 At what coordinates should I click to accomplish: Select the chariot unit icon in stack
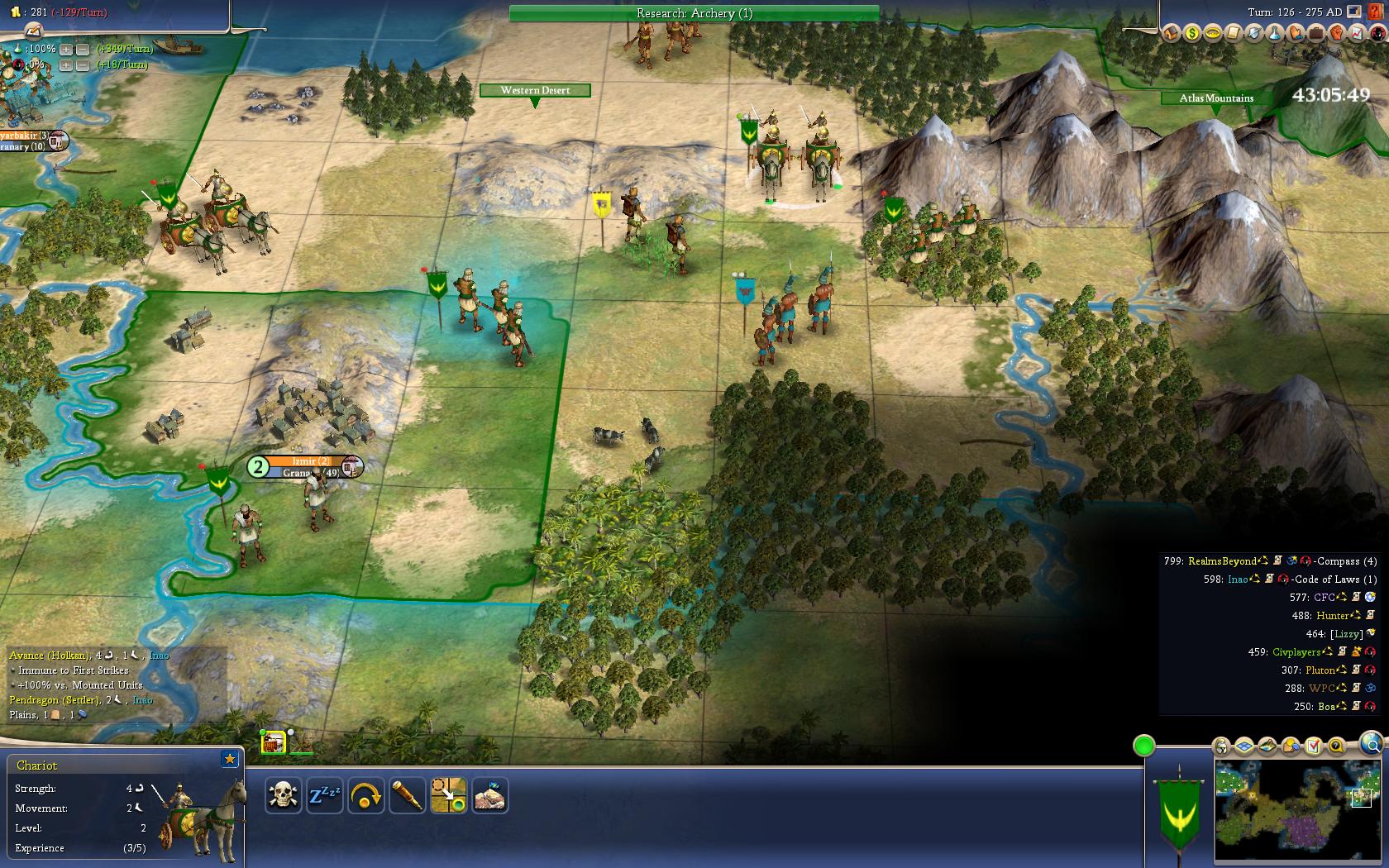click(x=273, y=742)
